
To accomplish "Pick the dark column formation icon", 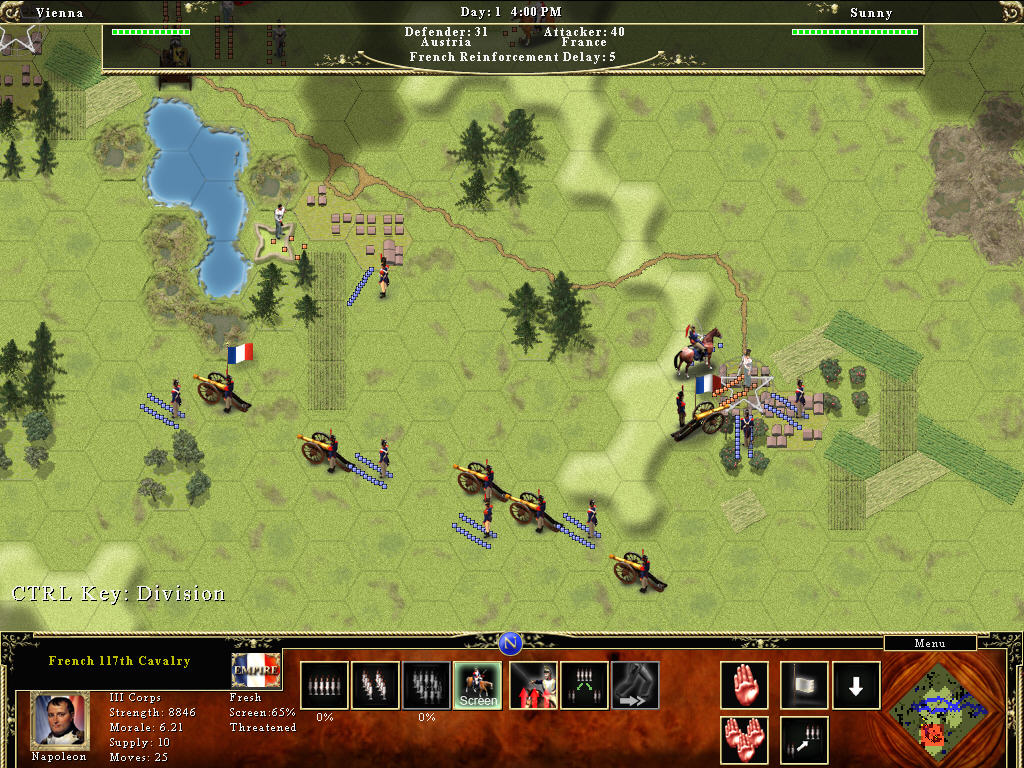I will pos(426,685).
